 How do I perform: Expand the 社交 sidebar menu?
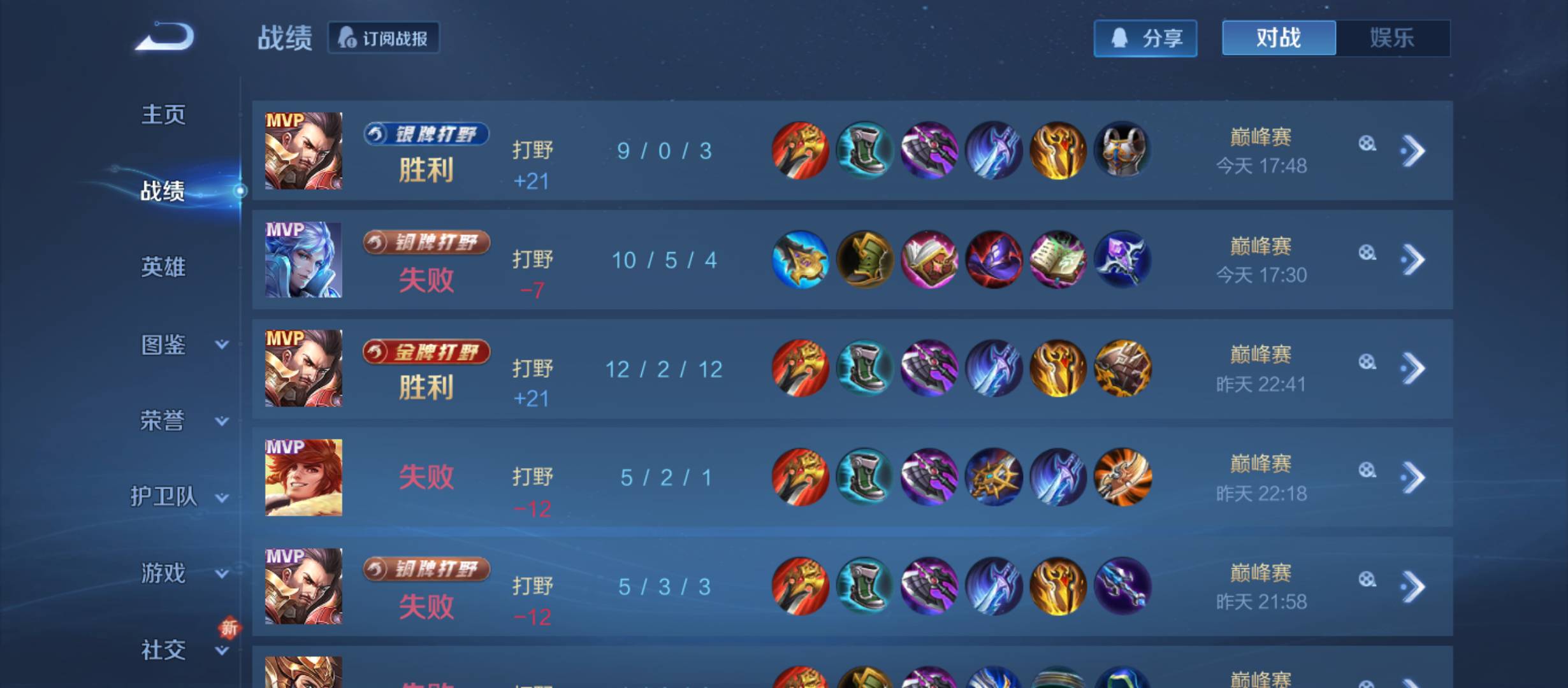click(182, 650)
